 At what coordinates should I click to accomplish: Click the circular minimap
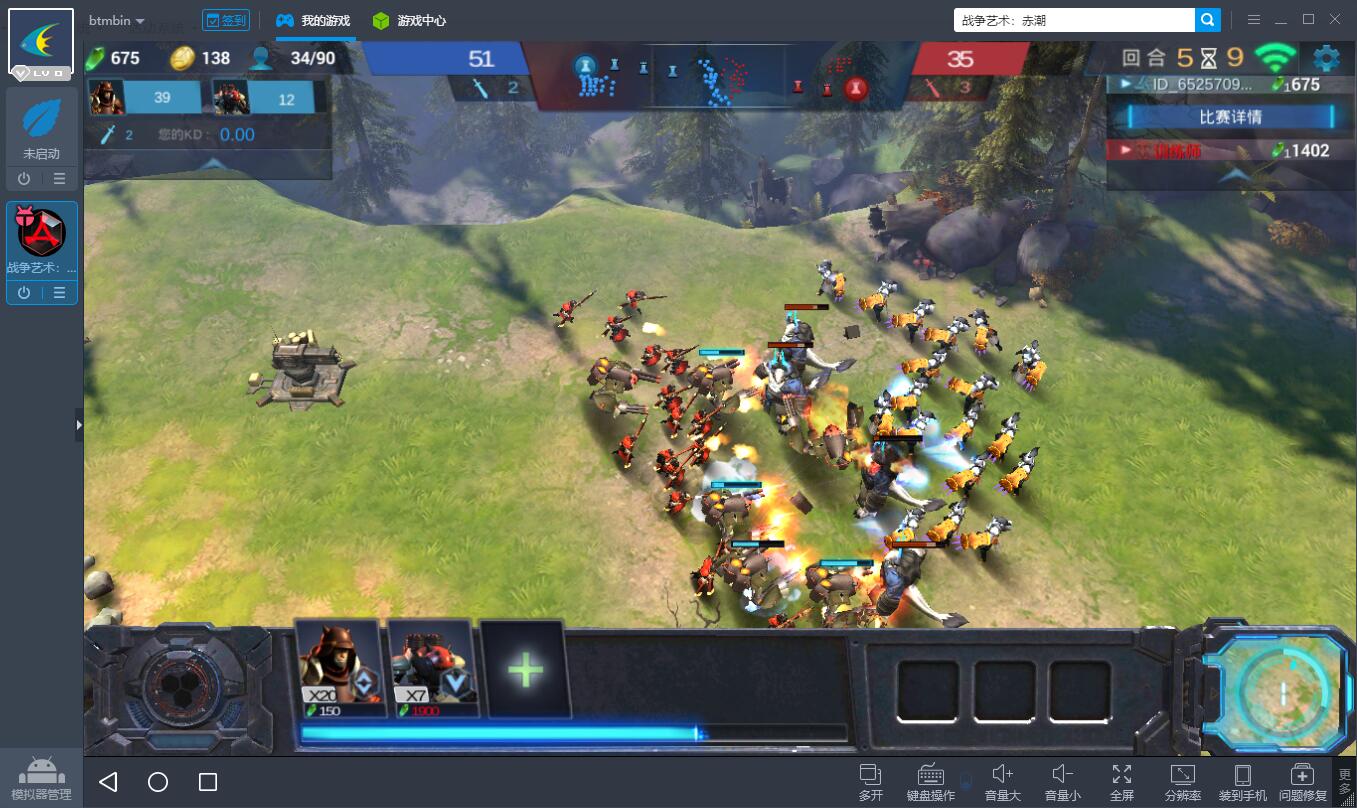[x=1281, y=691]
